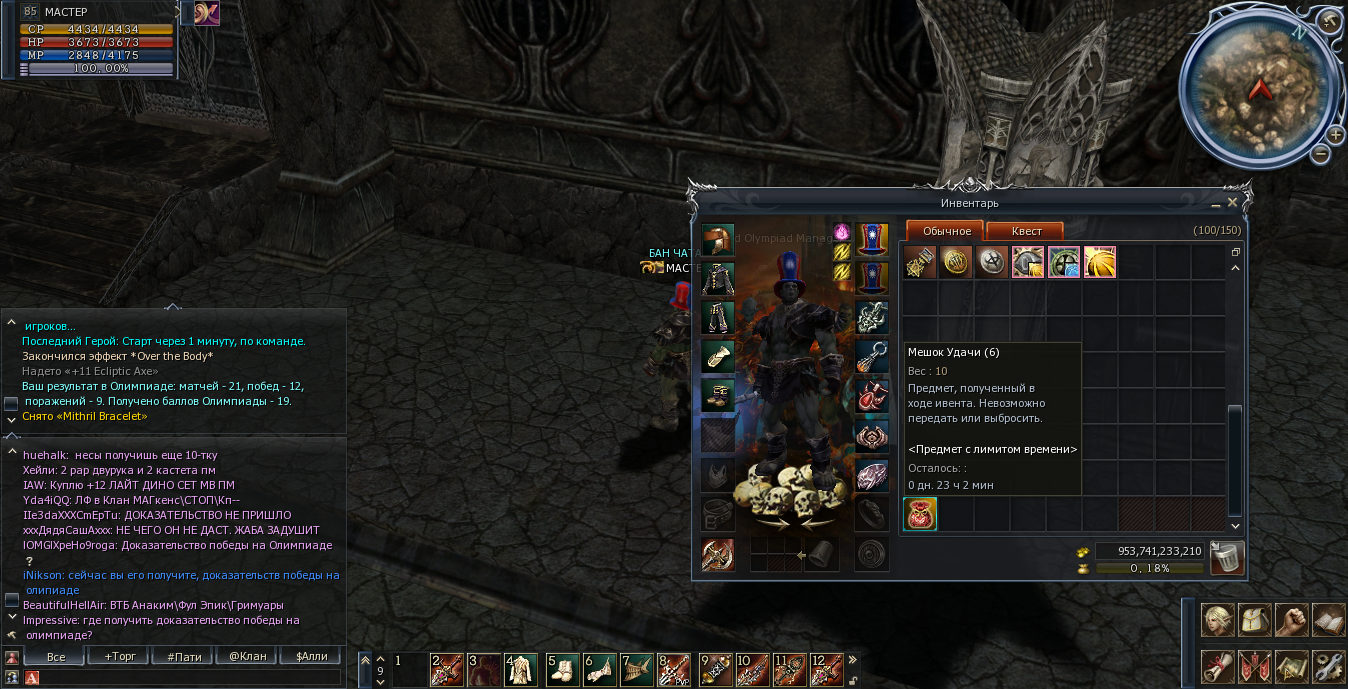The image size is (1348, 689).
Task: Show the Все chat tab
Action: coord(55,657)
